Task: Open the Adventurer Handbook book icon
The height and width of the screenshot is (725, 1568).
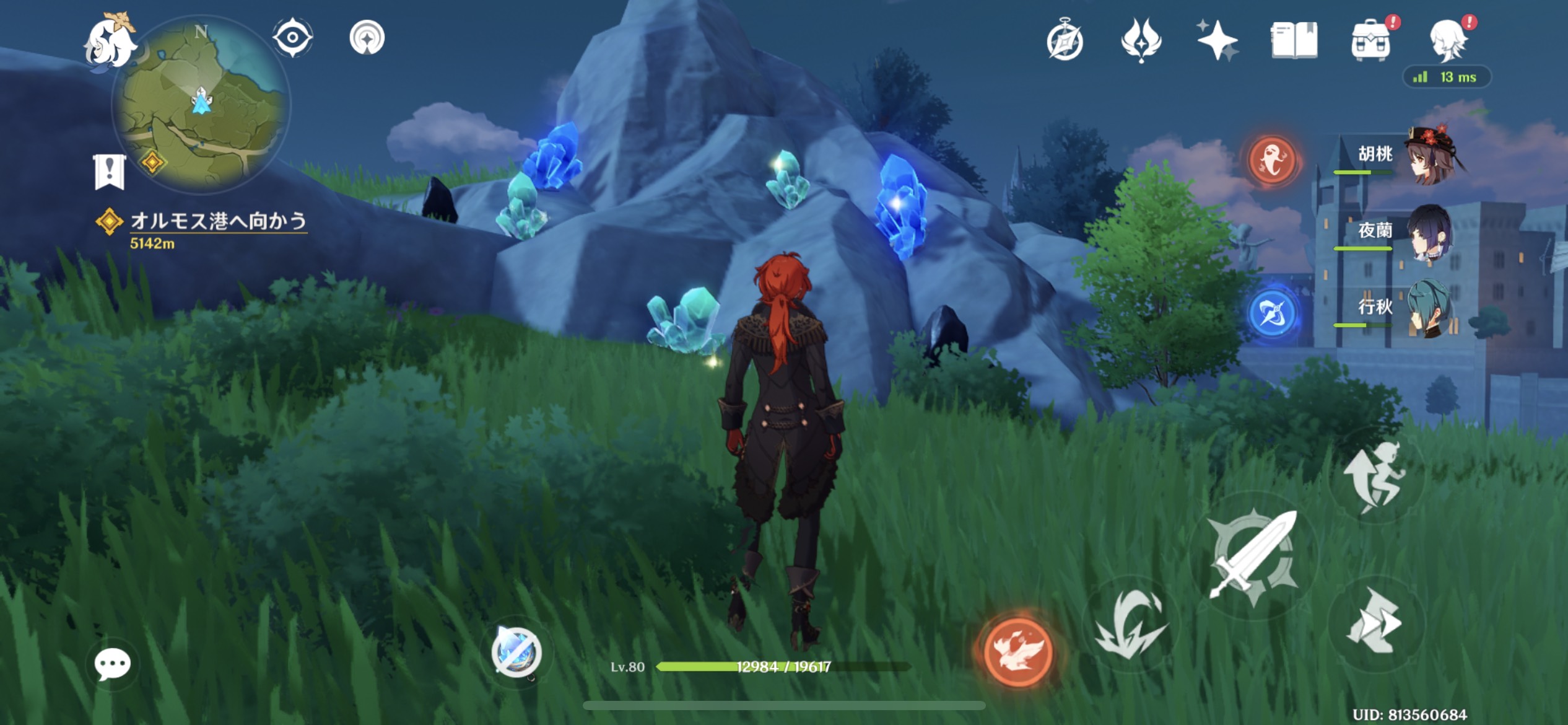Action: (1294, 41)
